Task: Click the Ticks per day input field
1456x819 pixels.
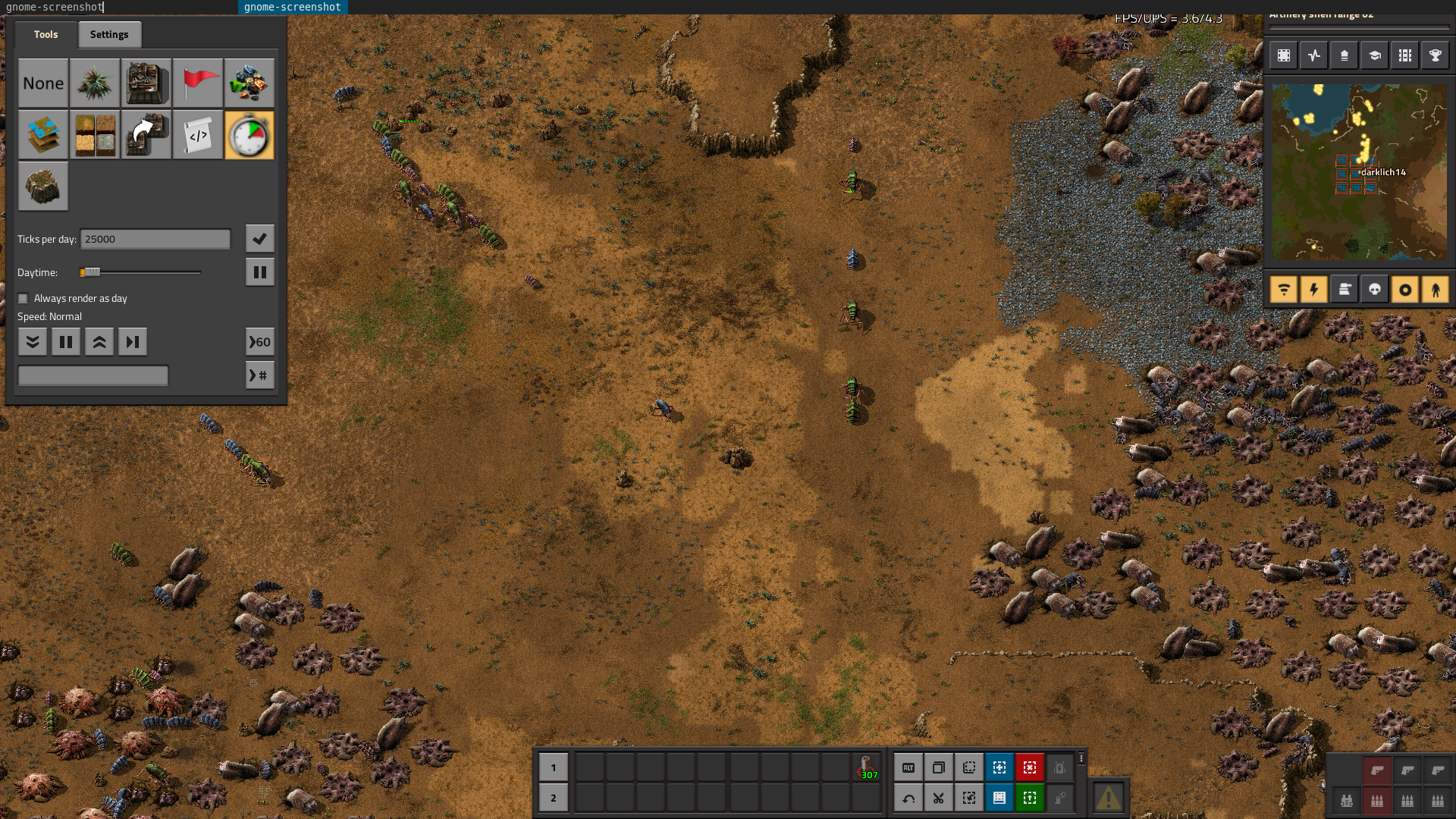Action: tap(155, 240)
